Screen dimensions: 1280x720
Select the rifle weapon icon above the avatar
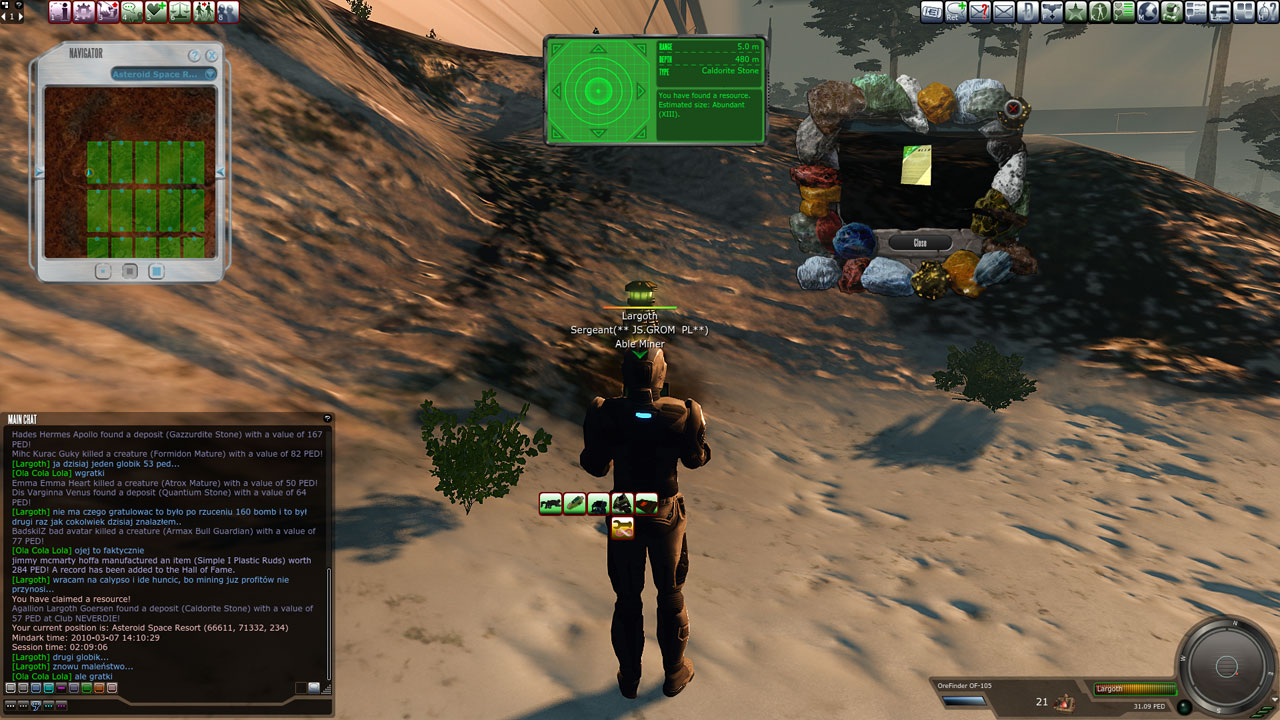(x=550, y=503)
